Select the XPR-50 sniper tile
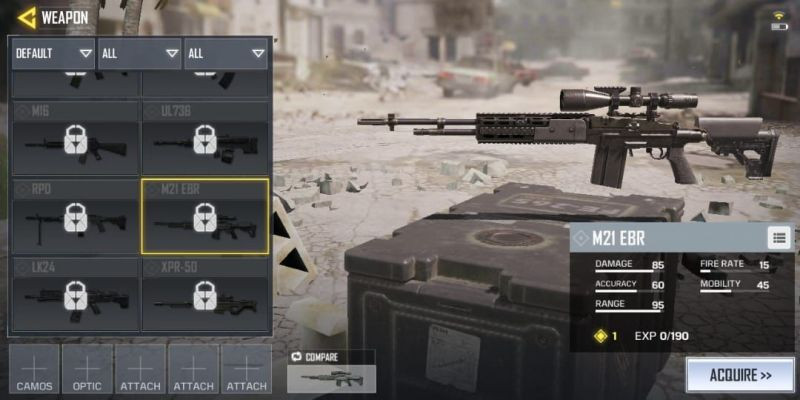This screenshot has height=400, width=800. (x=205, y=294)
